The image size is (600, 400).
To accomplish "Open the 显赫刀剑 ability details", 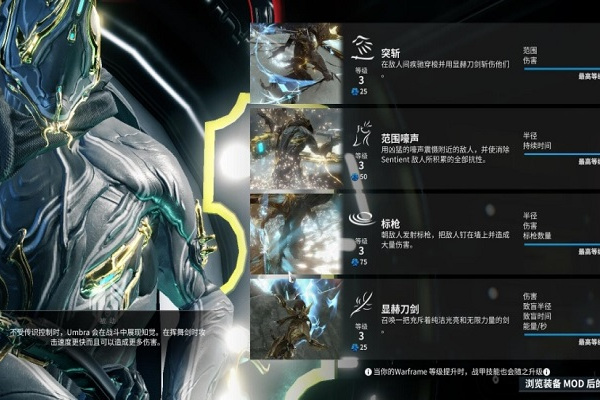I will 440,314.
